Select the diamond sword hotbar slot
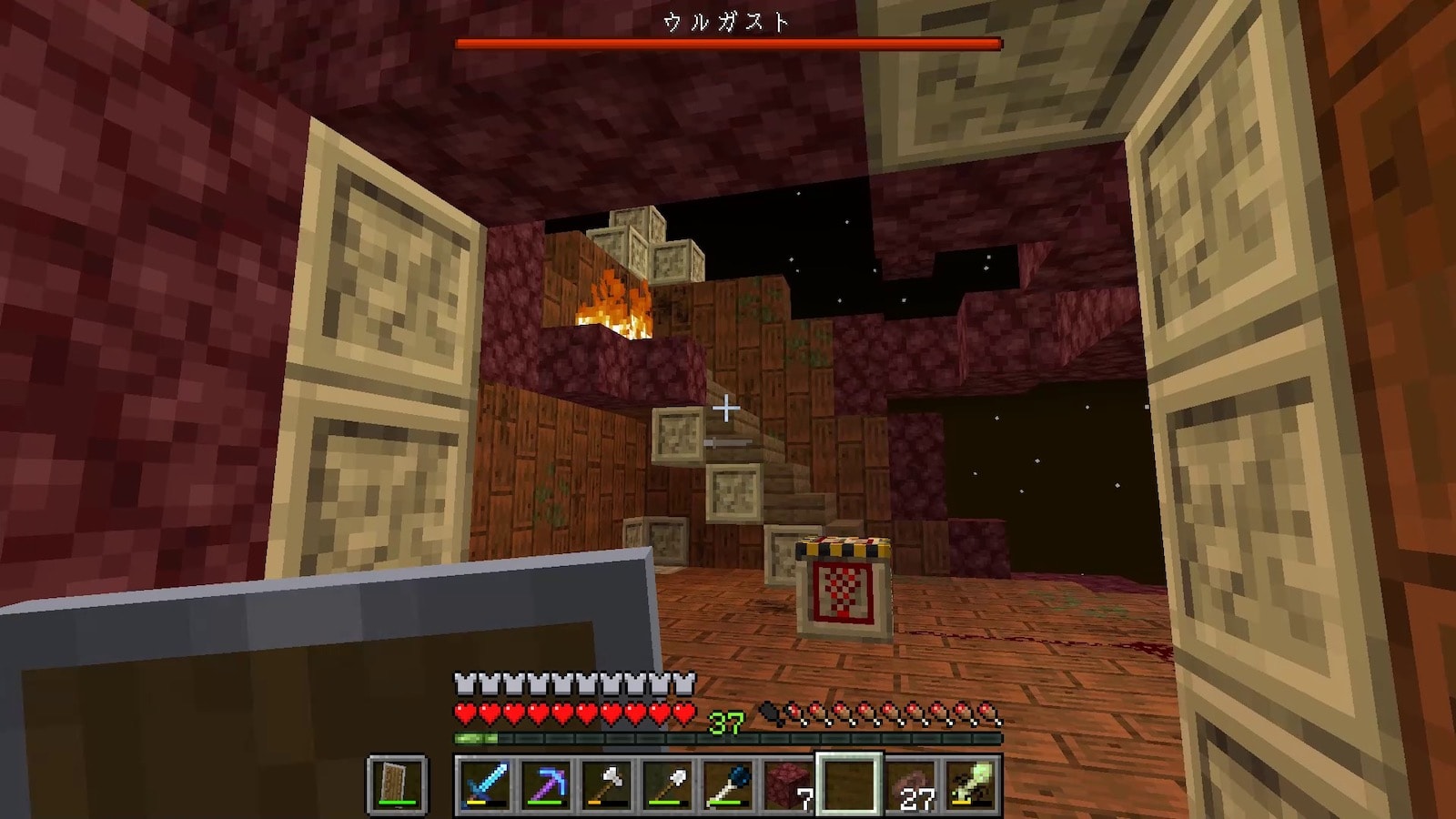 484,784
